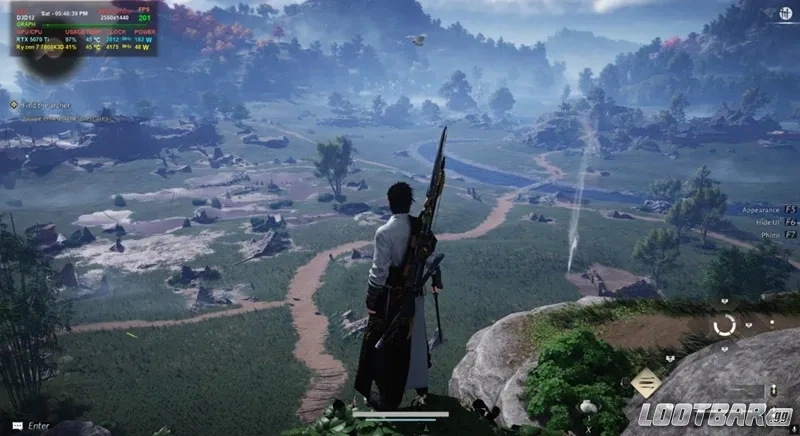Select the circular skill wheel icon
The image size is (800, 436).
coord(725,325)
